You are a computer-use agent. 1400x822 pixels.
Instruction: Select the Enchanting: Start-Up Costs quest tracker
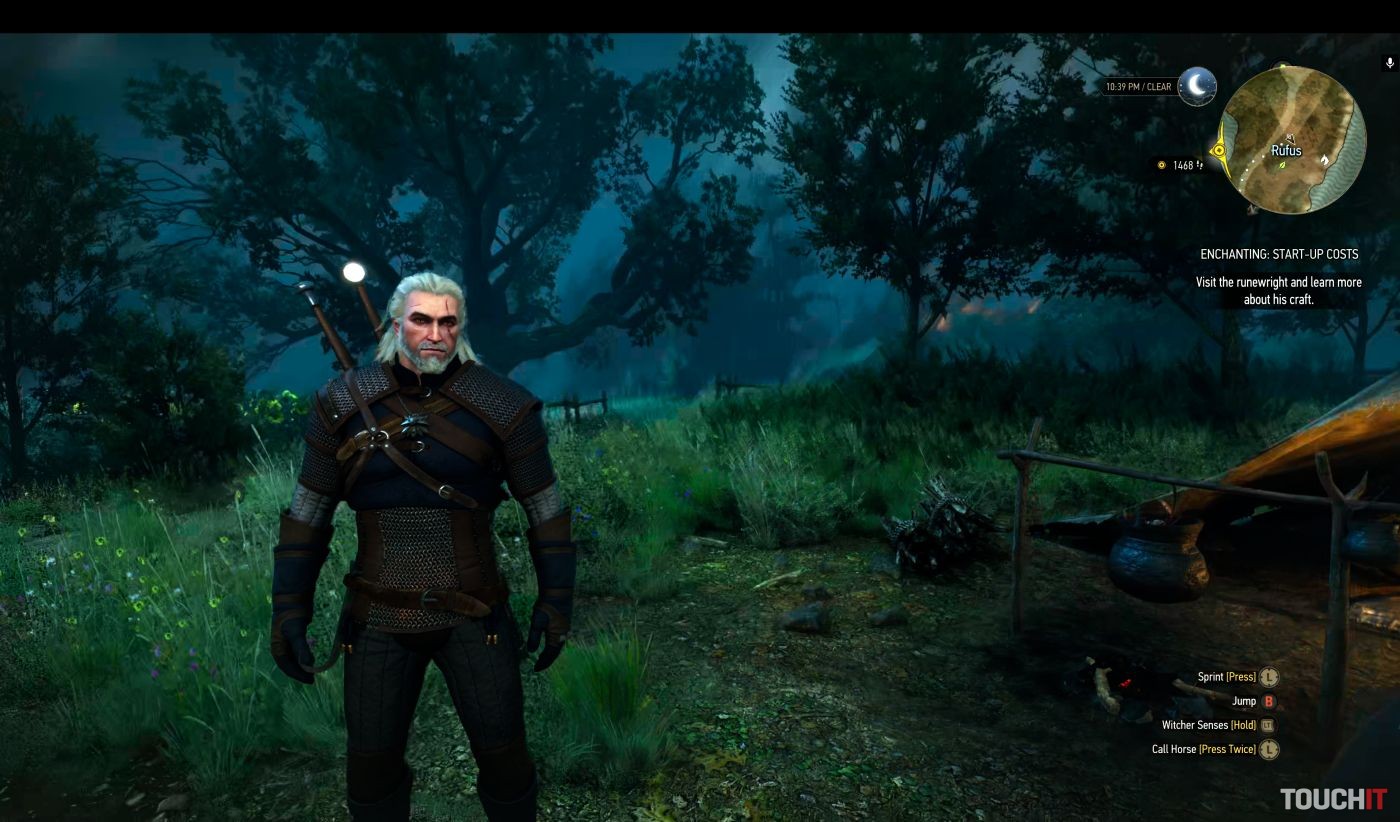(1278, 255)
